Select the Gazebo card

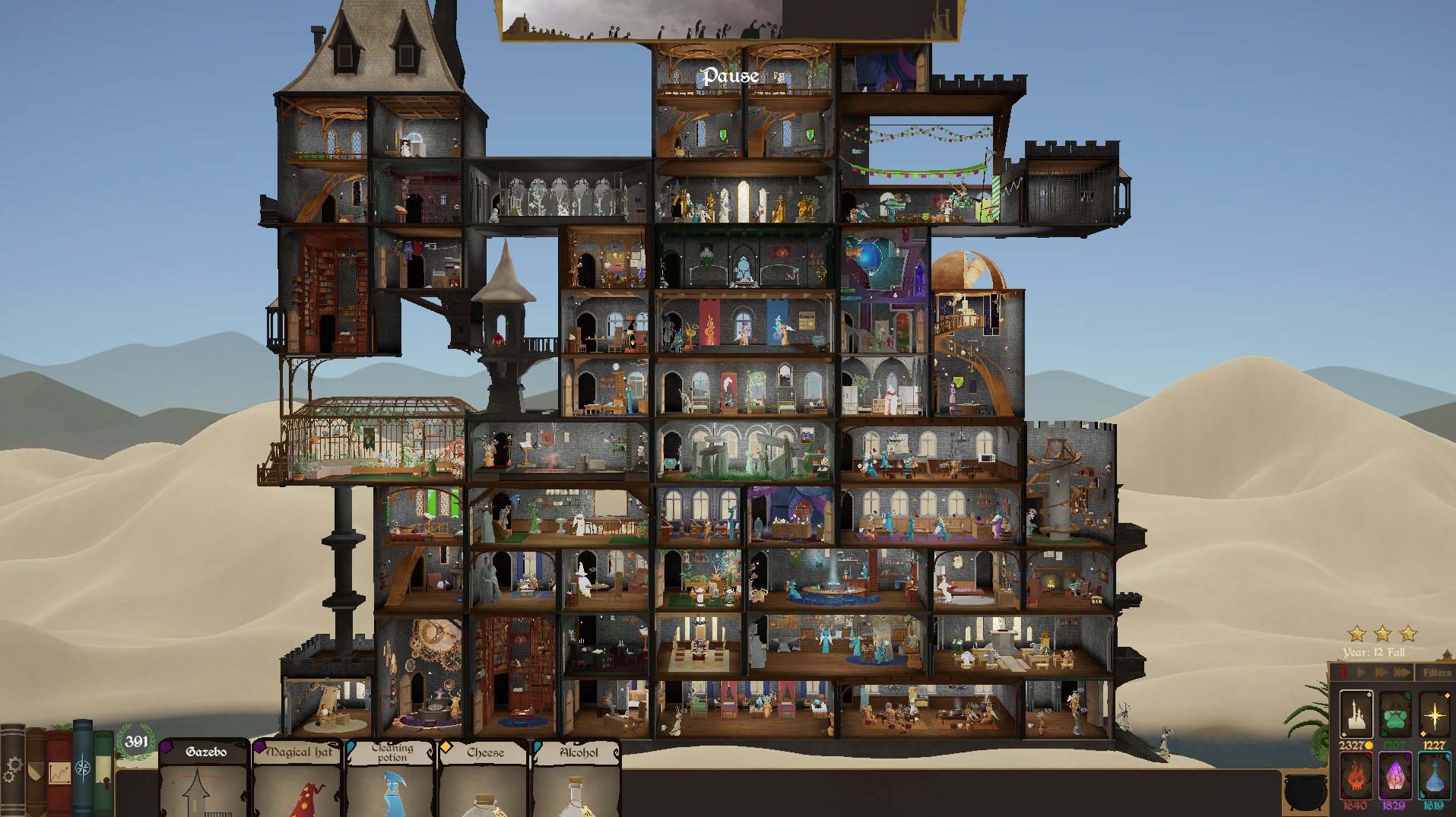[x=204, y=779]
